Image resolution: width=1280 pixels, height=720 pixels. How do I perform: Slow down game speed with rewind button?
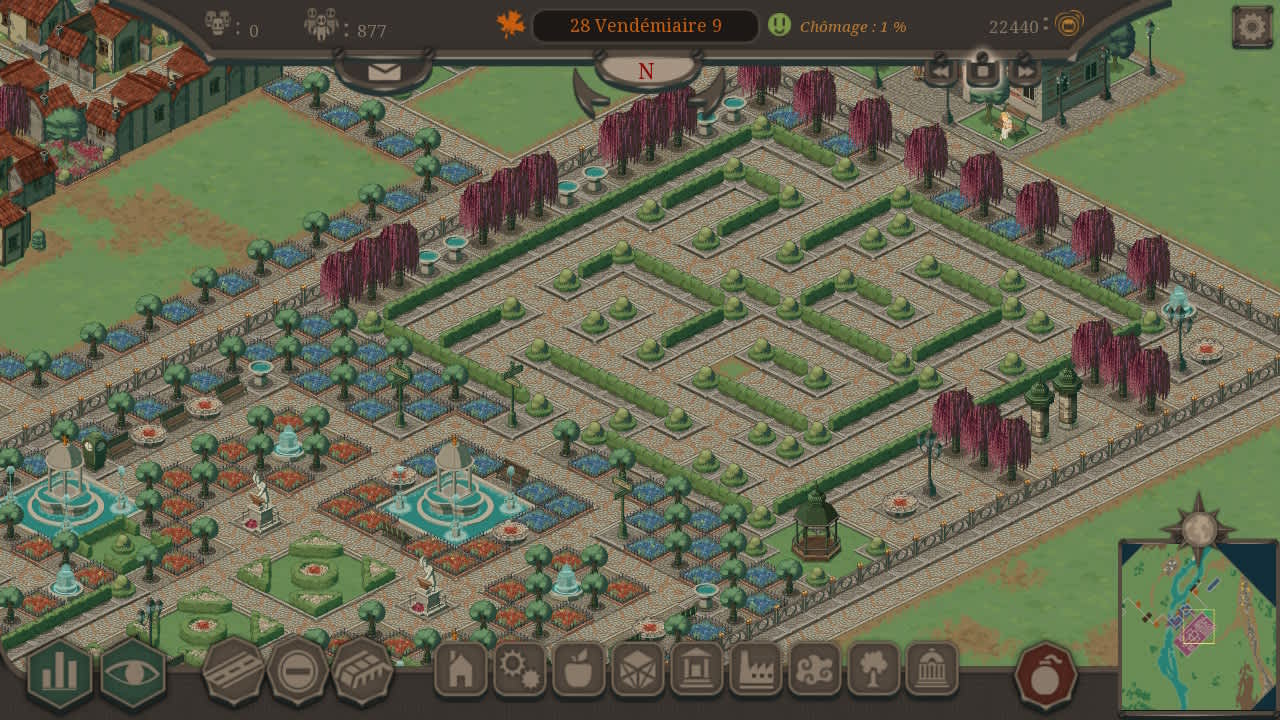(x=940, y=70)
